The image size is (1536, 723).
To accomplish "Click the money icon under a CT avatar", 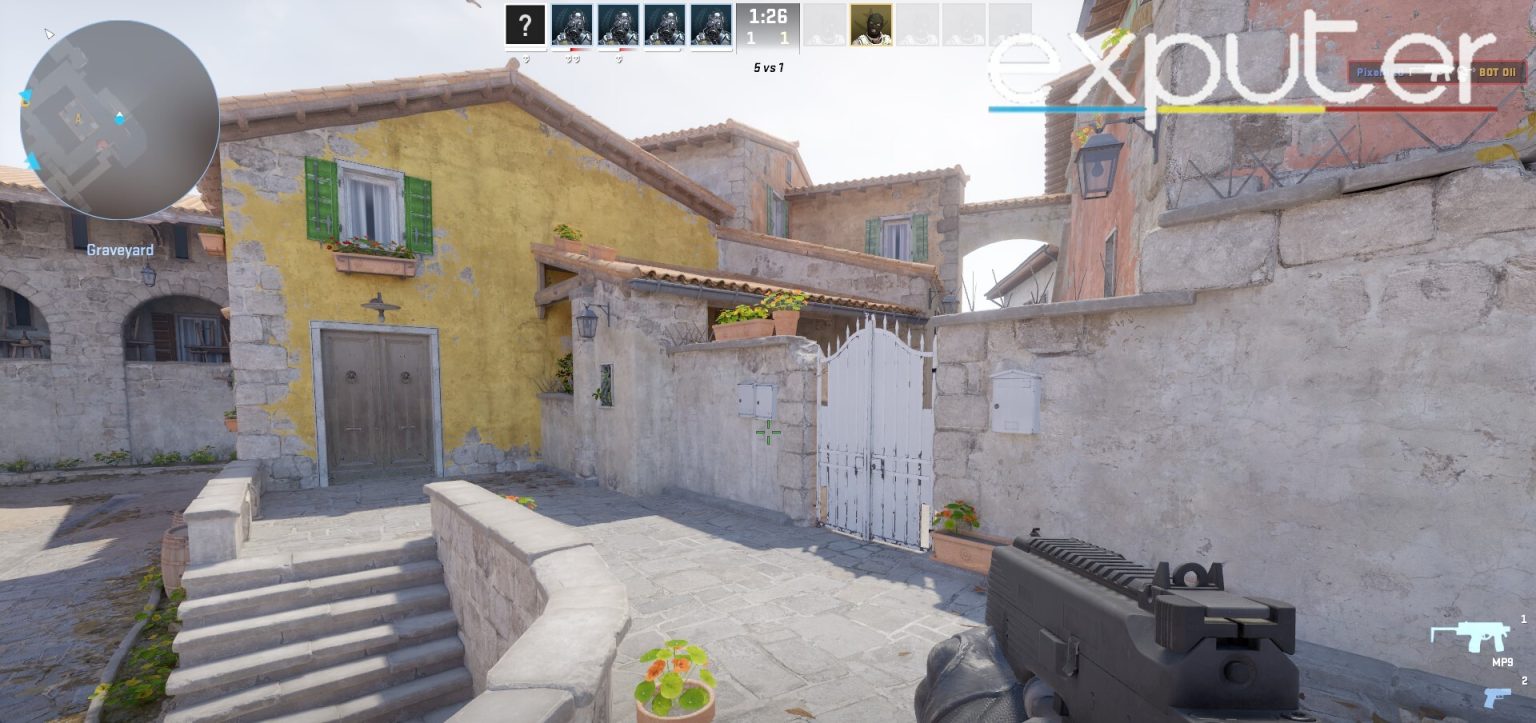I will point(573,57).
